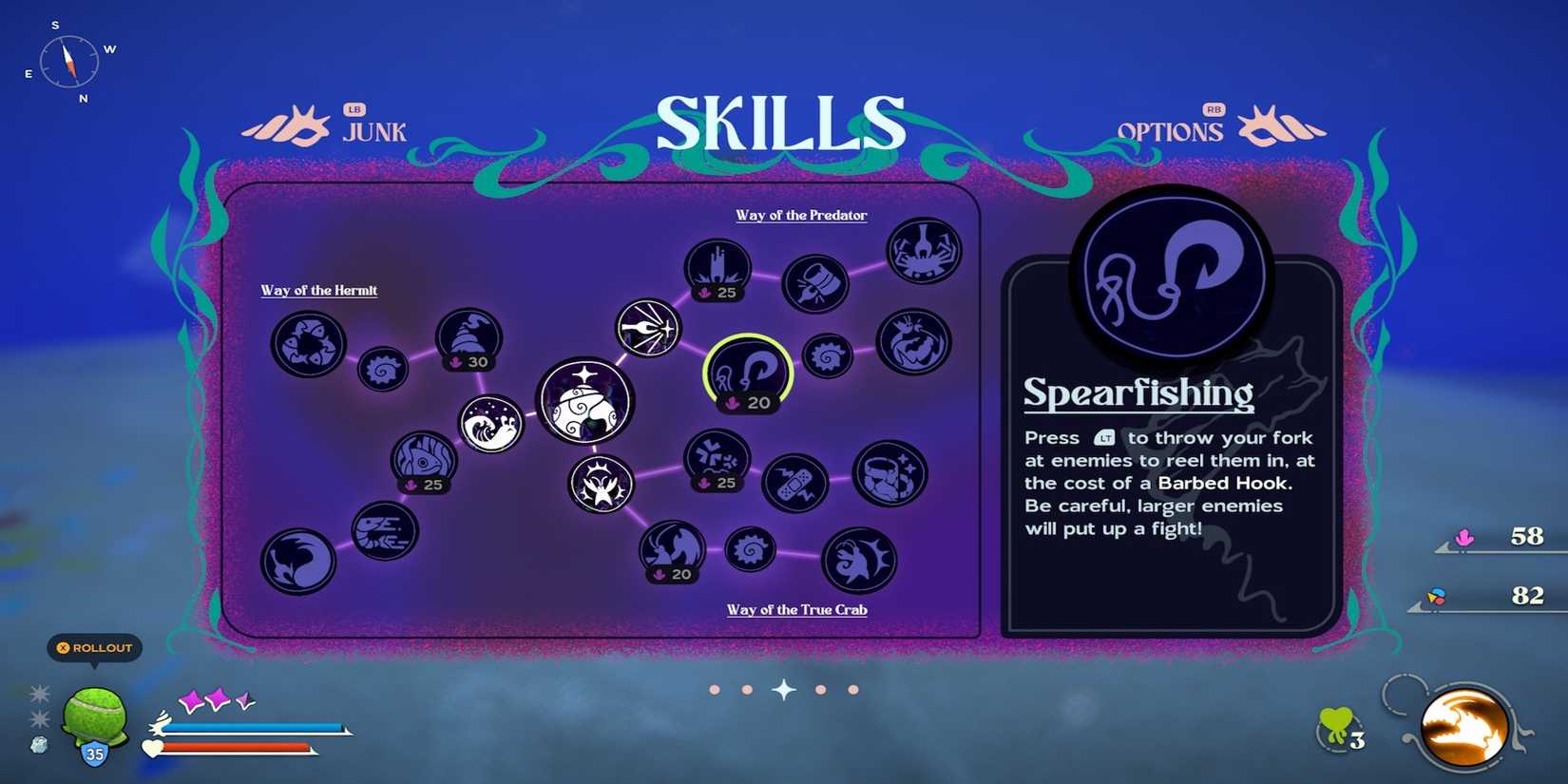The width and height of the screenshot is (1568, 784).
Task: Select the fork-throwing skill above the core node
Action: point(647,327)
